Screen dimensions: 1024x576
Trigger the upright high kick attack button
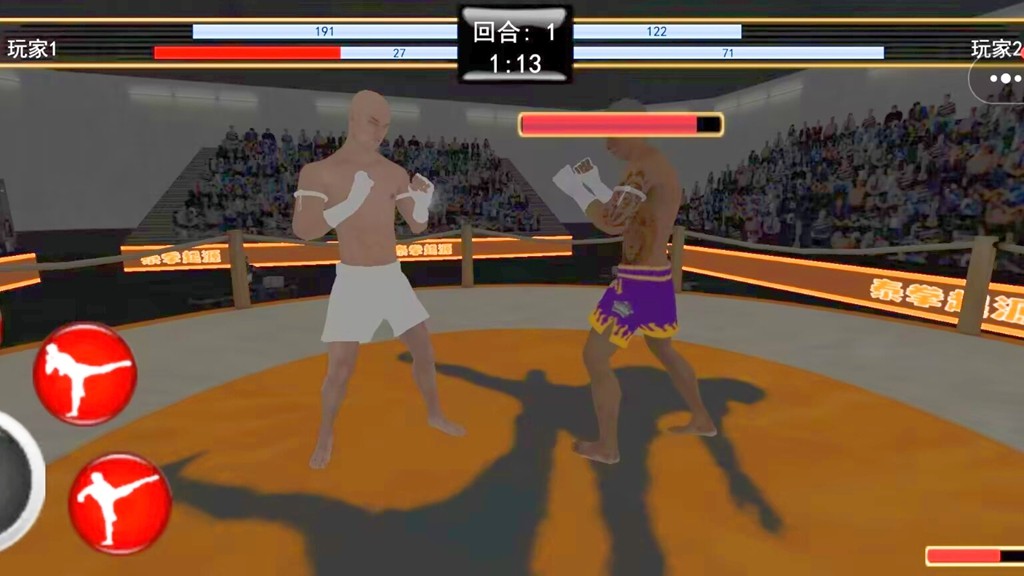tap(119, 502)
